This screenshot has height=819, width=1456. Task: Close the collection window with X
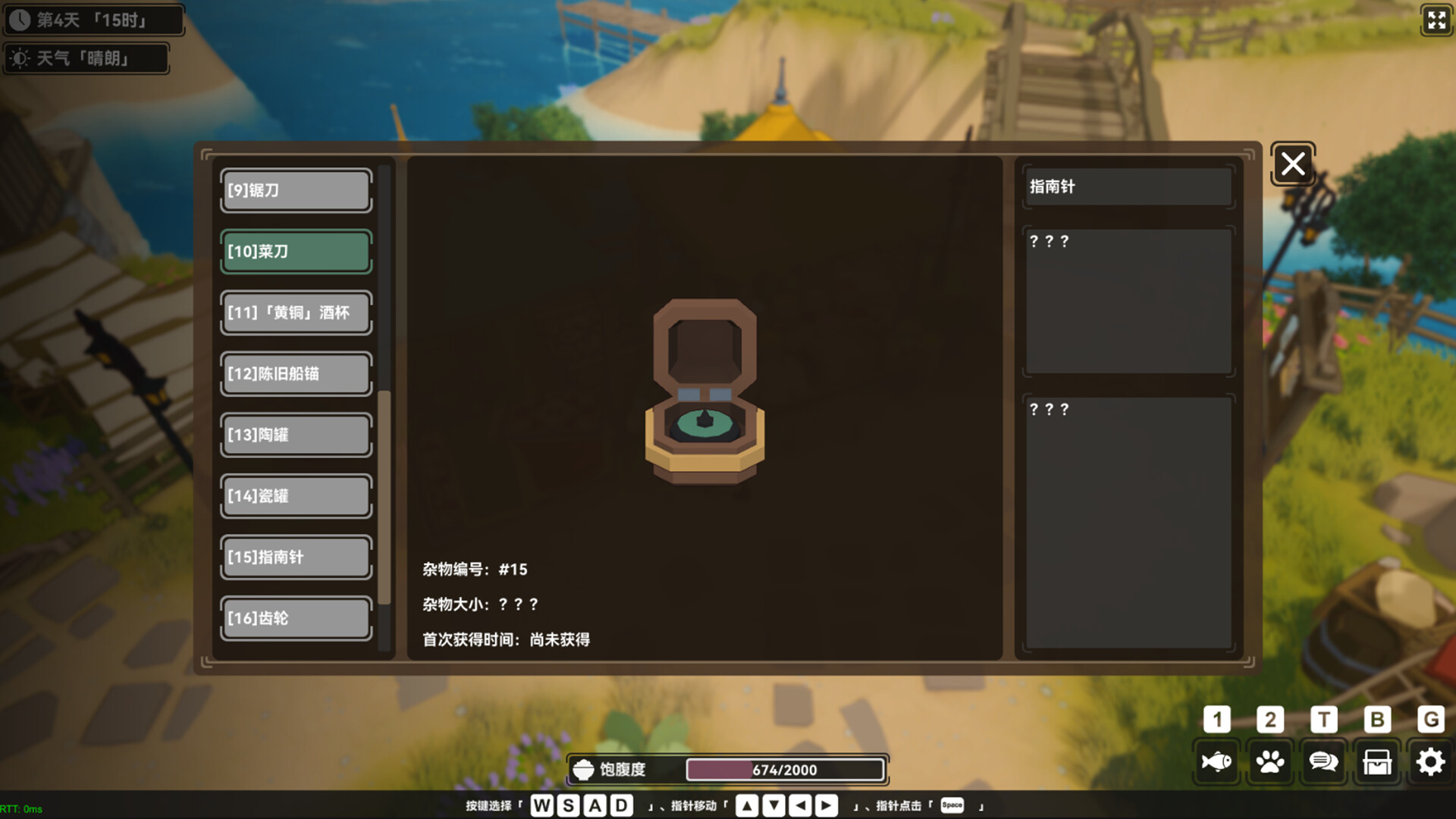pos(1292,164)
